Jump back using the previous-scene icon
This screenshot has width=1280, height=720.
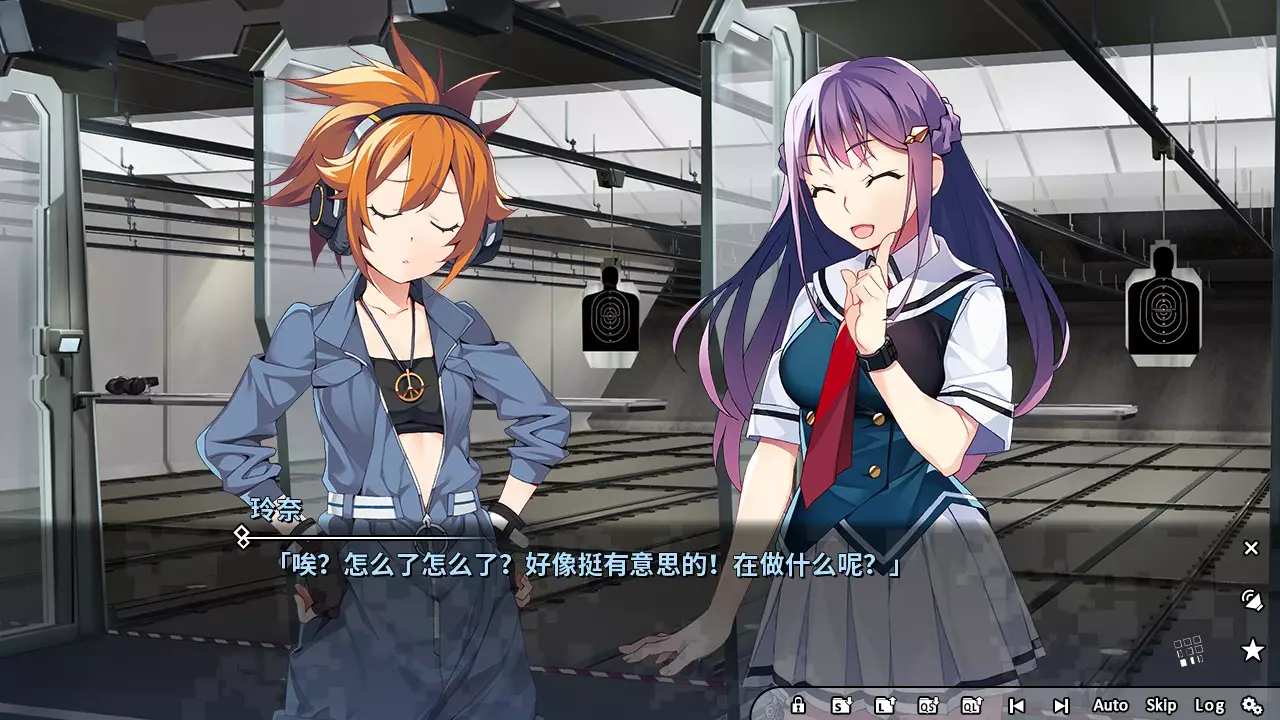[x=1019, y=705]
